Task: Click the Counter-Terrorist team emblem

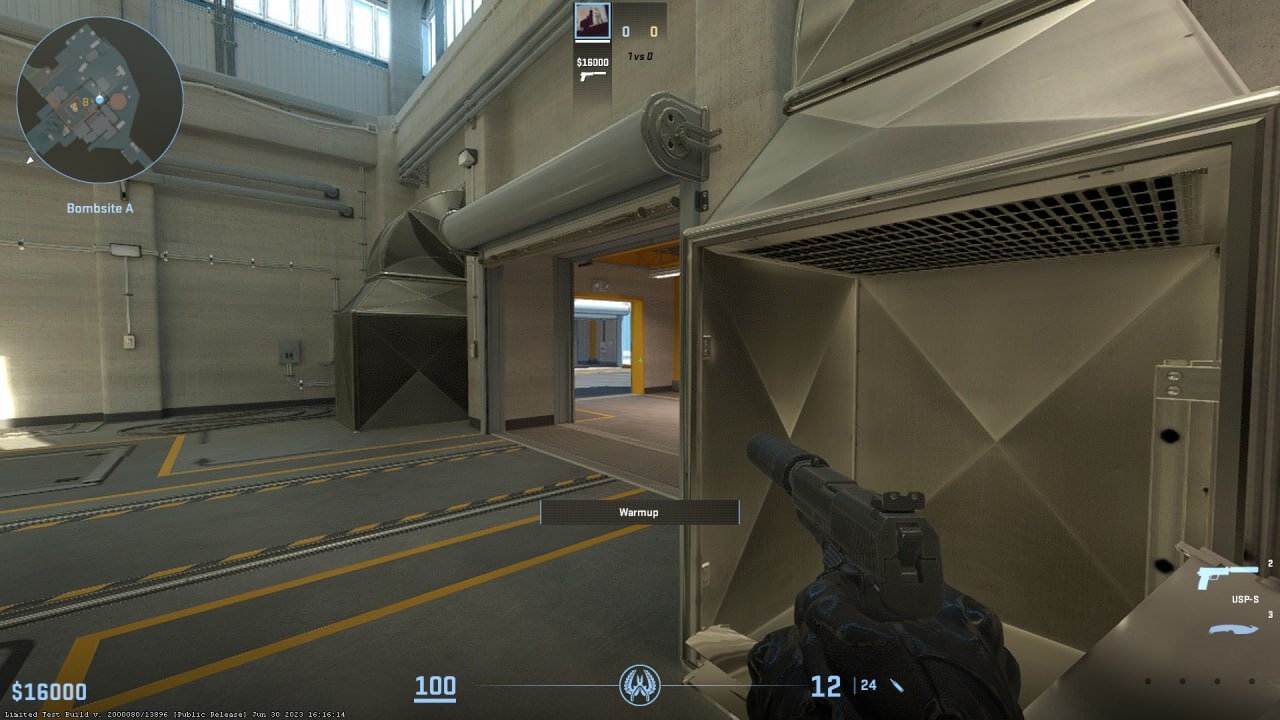Action: 639,685
